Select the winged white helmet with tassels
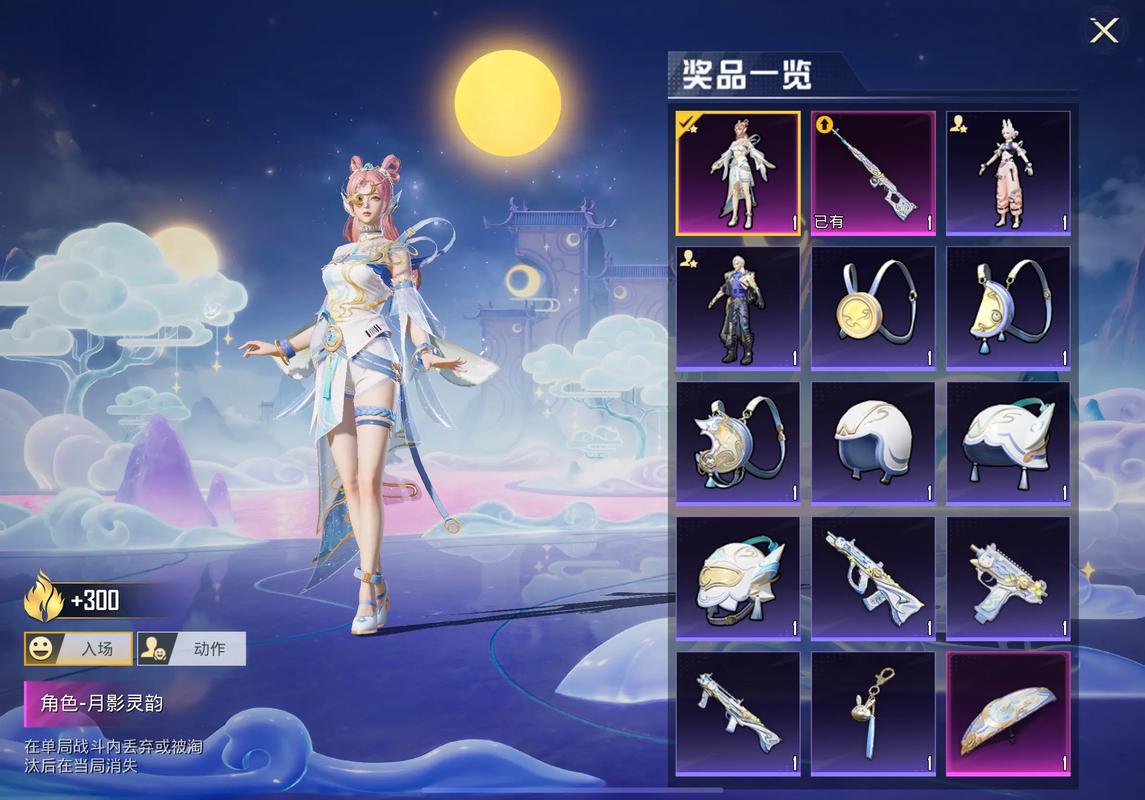Viewport: 1145px width, 800px height. coord(1008,443)
